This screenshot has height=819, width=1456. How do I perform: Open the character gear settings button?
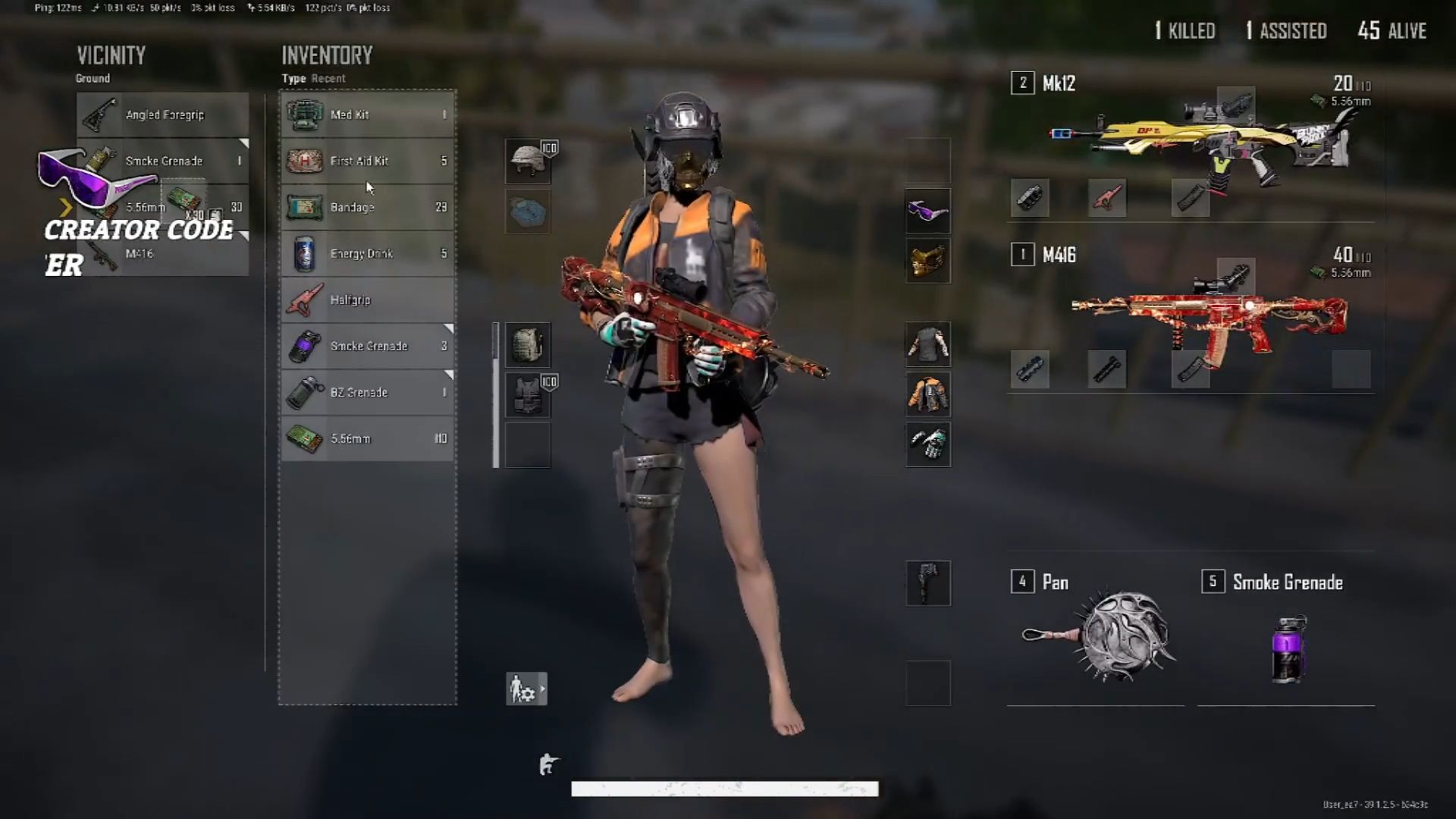[x=526, y=689]
